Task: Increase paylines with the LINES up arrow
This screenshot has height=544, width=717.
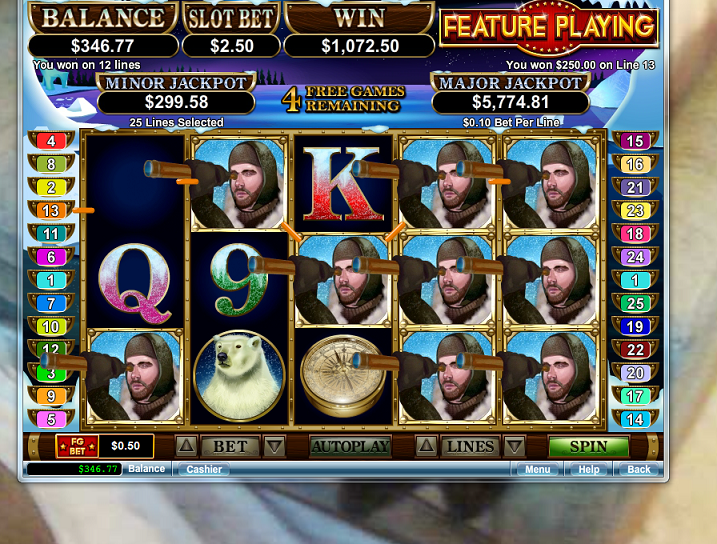Action: [x=427, y=446]
